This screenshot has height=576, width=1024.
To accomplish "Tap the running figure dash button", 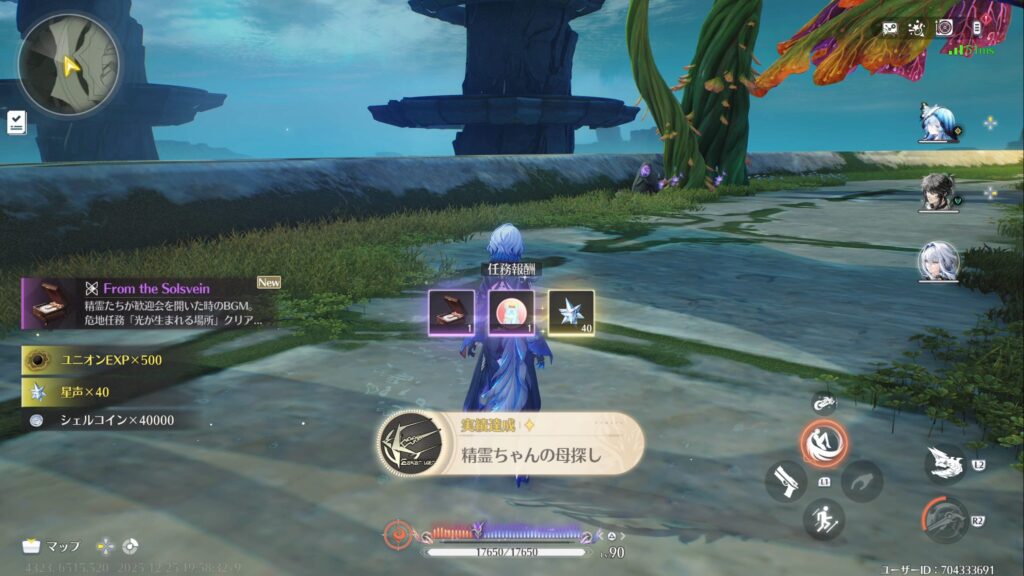I will click(x=824, y=520).
